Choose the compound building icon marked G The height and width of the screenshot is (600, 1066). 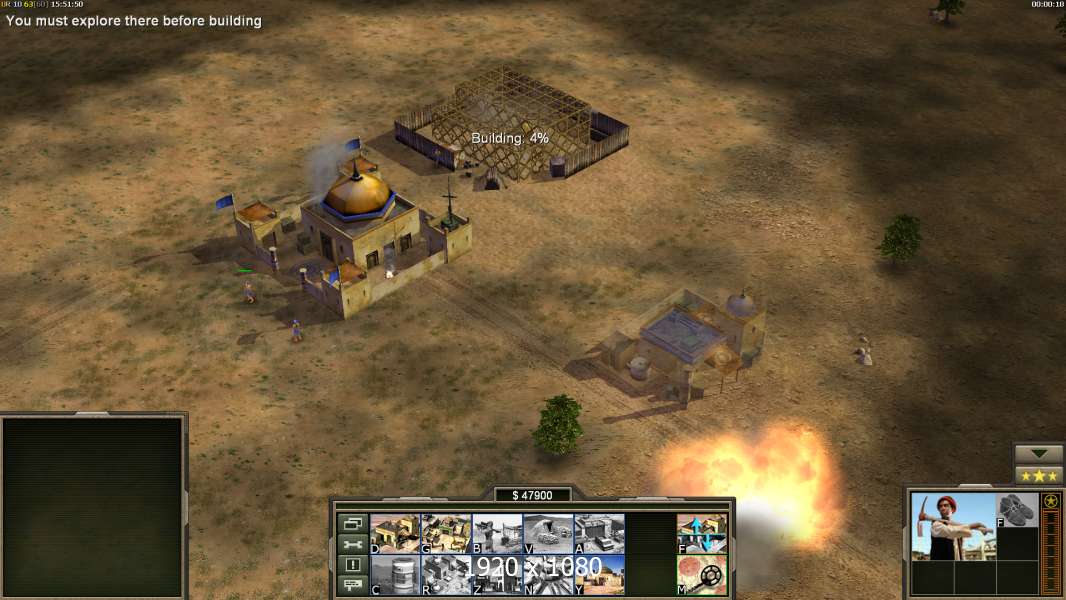point(446,533)
